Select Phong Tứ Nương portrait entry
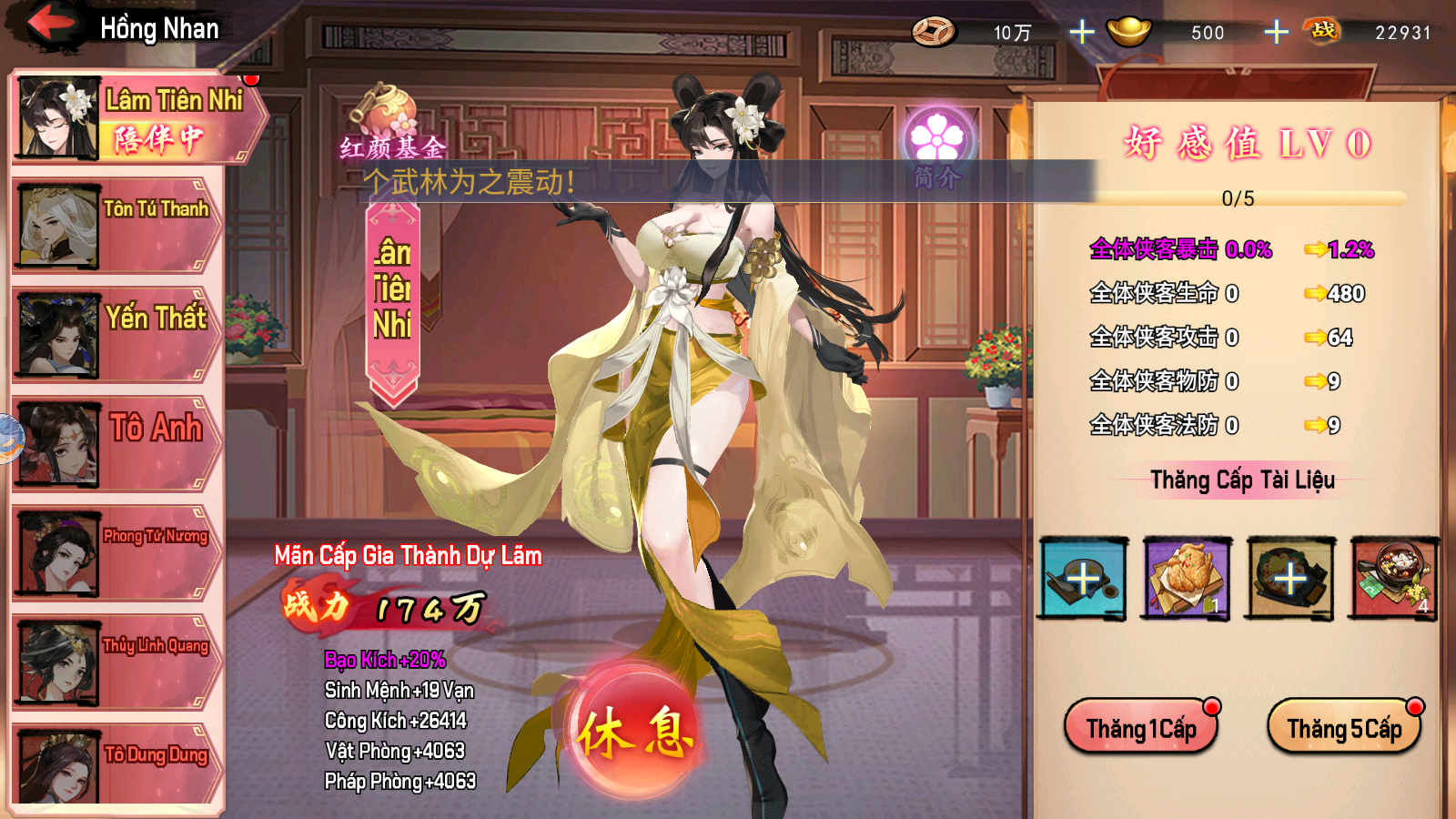 [x=116, y=553]
